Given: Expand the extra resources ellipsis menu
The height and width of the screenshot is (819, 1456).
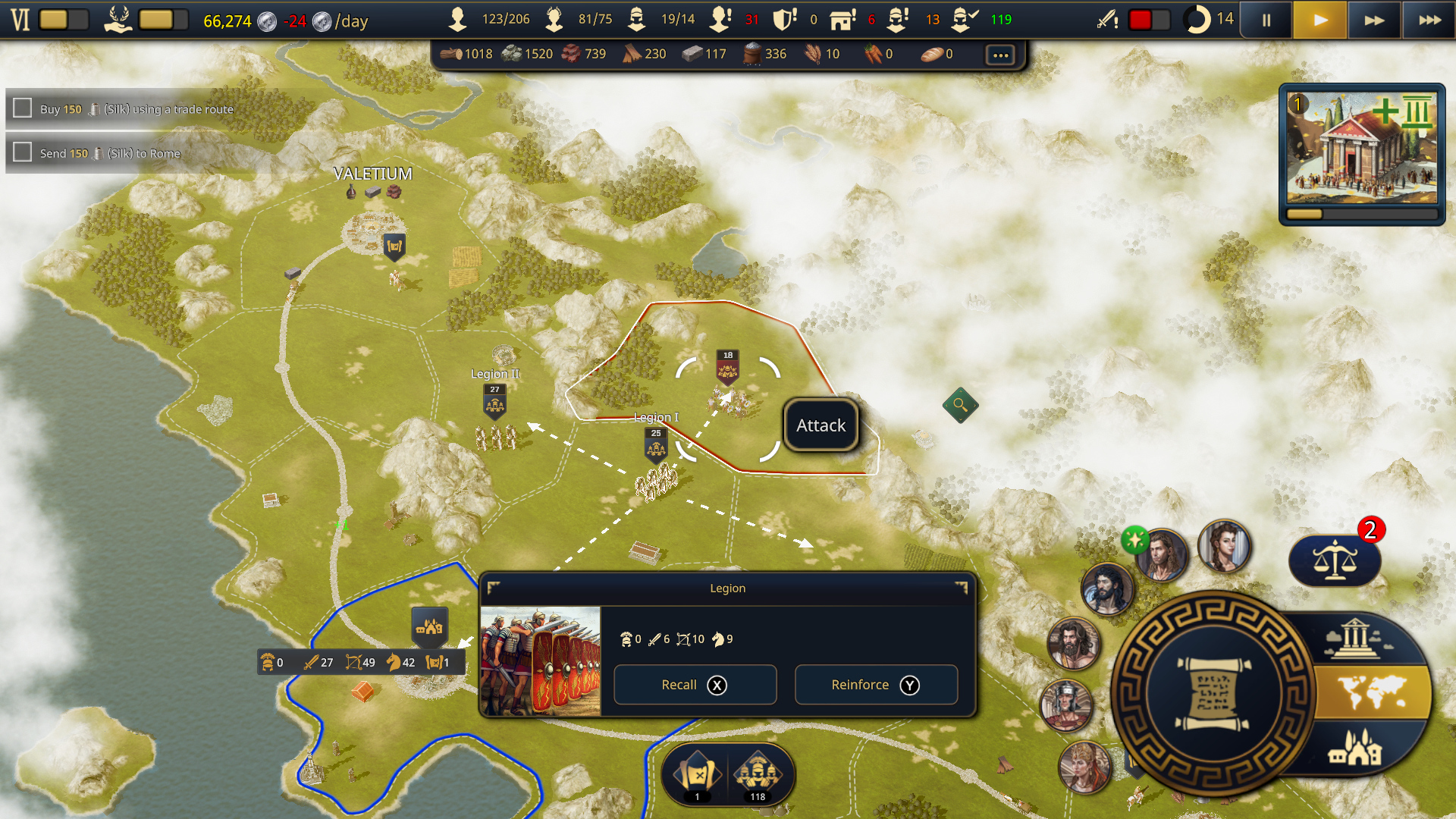Looking at the screenshot, I should [999, 54].
